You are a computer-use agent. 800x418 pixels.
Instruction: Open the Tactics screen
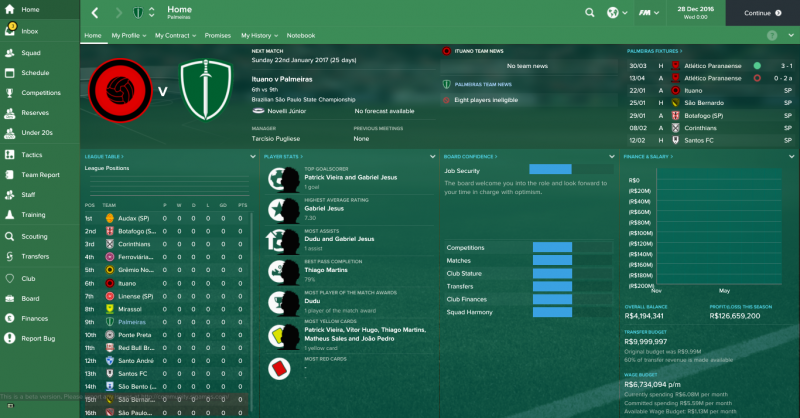pos(32,155)
